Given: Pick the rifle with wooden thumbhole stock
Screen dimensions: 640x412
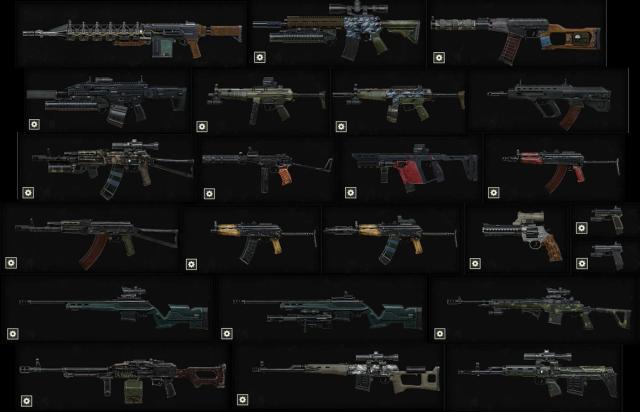Looking at the screenshot, I should pos(515,37).
